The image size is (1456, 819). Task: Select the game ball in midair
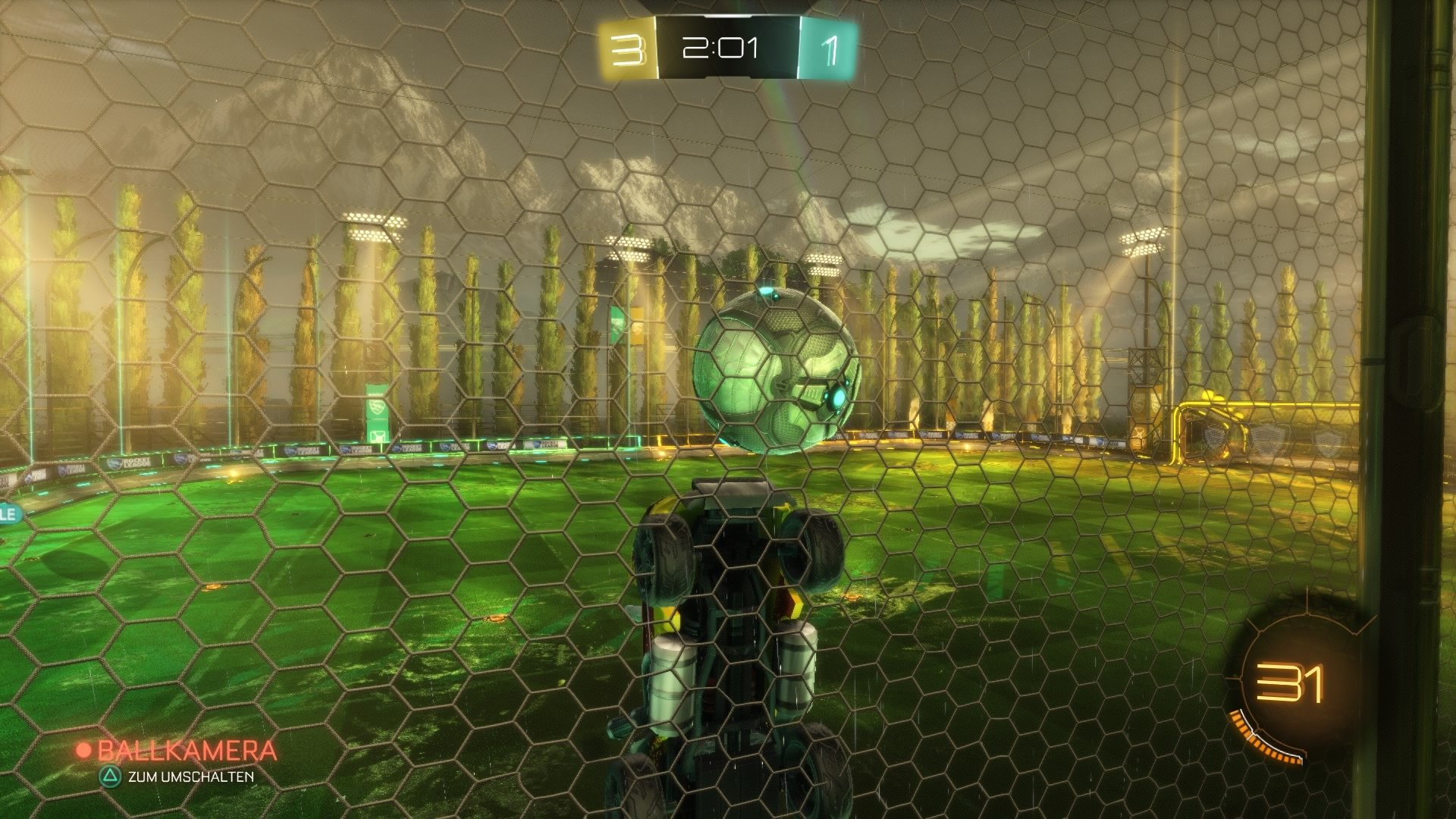click(x=773, y=372)
